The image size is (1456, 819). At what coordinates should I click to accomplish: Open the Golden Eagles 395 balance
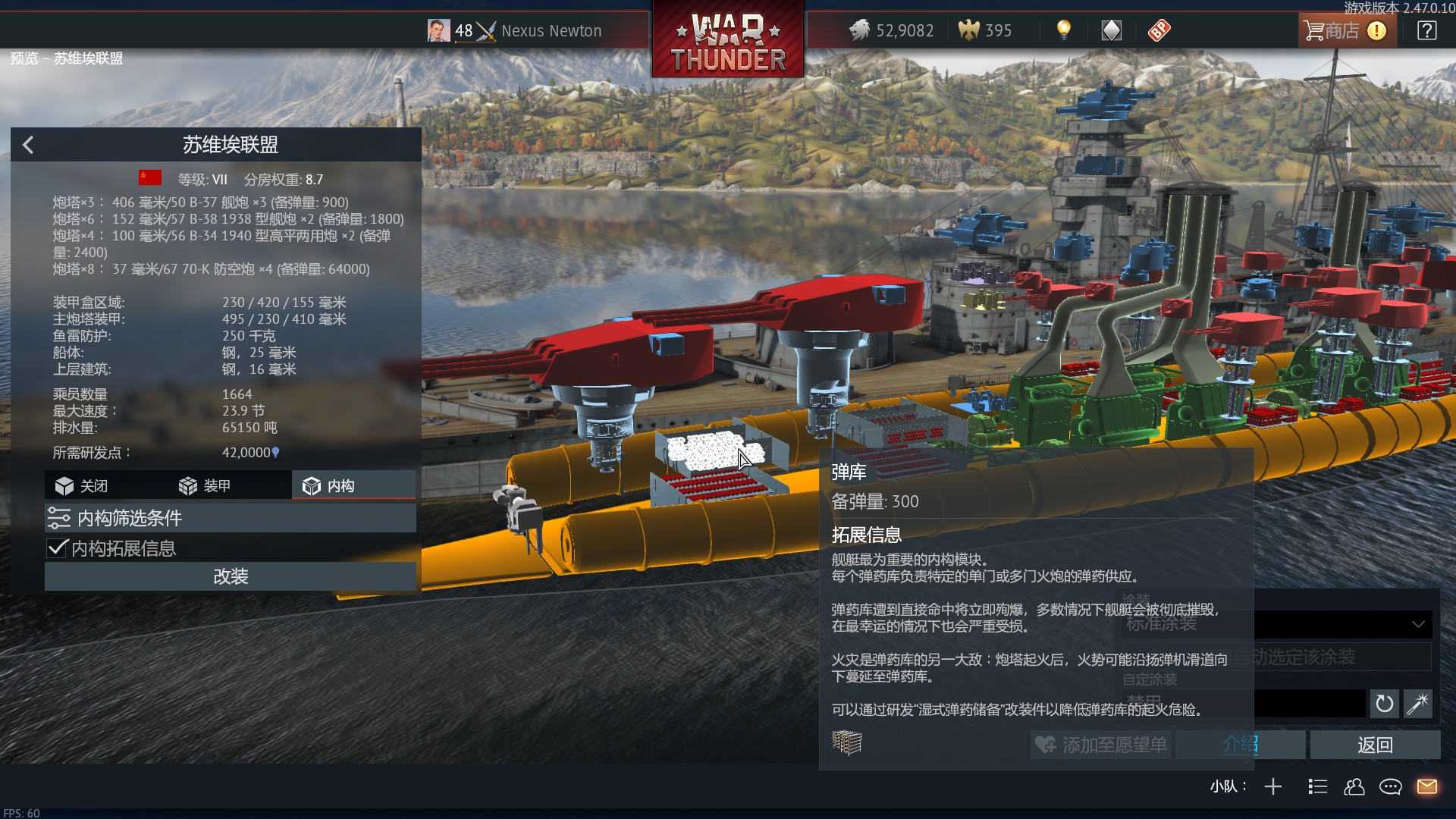click(x=986, y=31)
